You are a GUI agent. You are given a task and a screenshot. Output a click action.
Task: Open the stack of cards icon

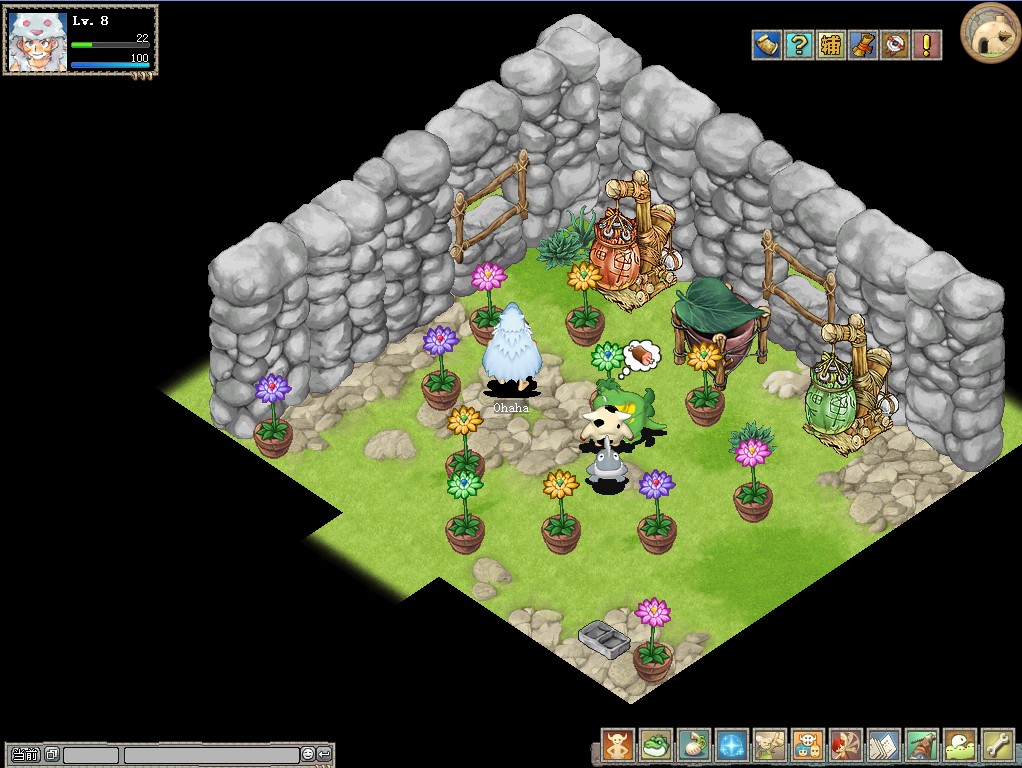pos(884,745)
